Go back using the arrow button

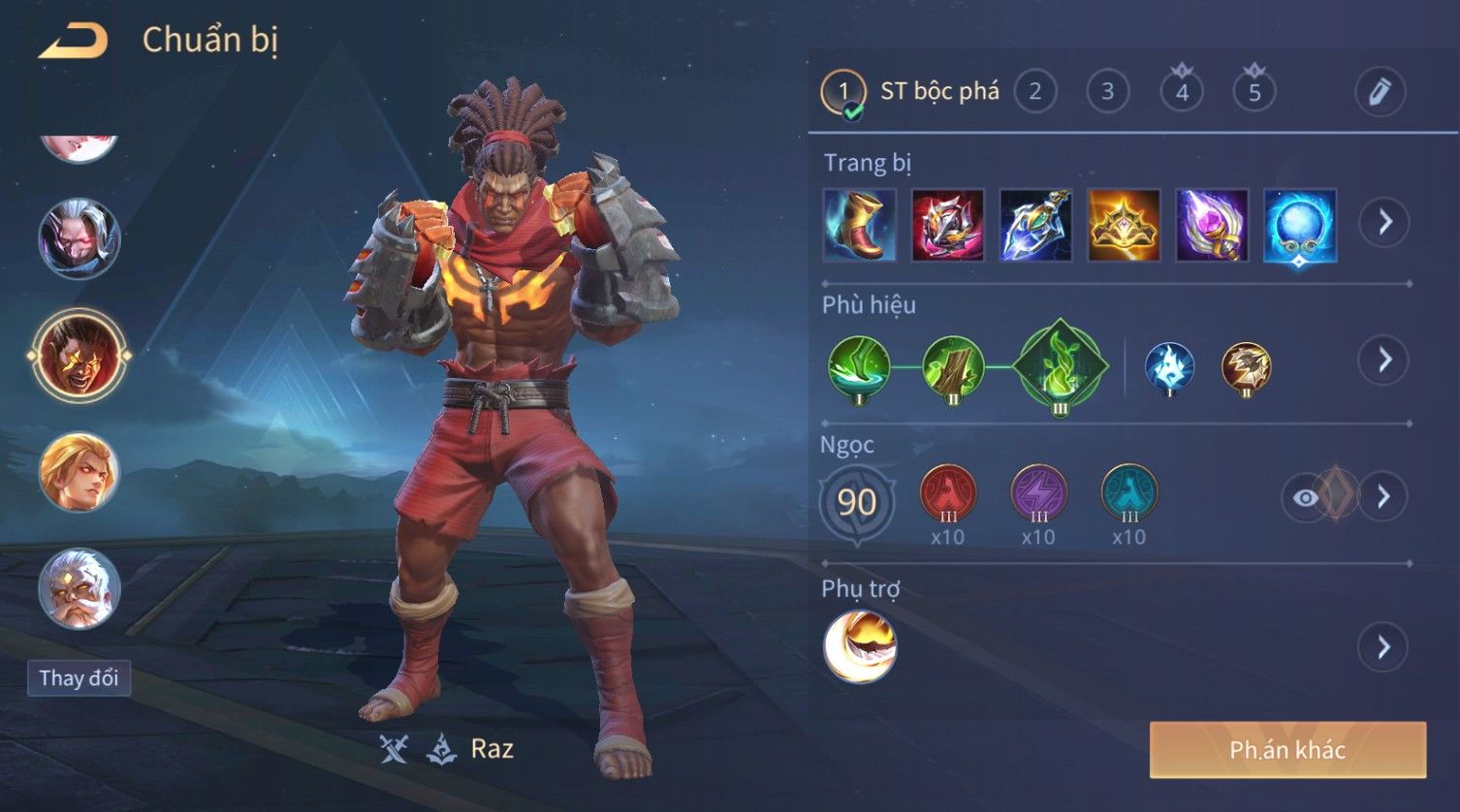coord(73,41)
